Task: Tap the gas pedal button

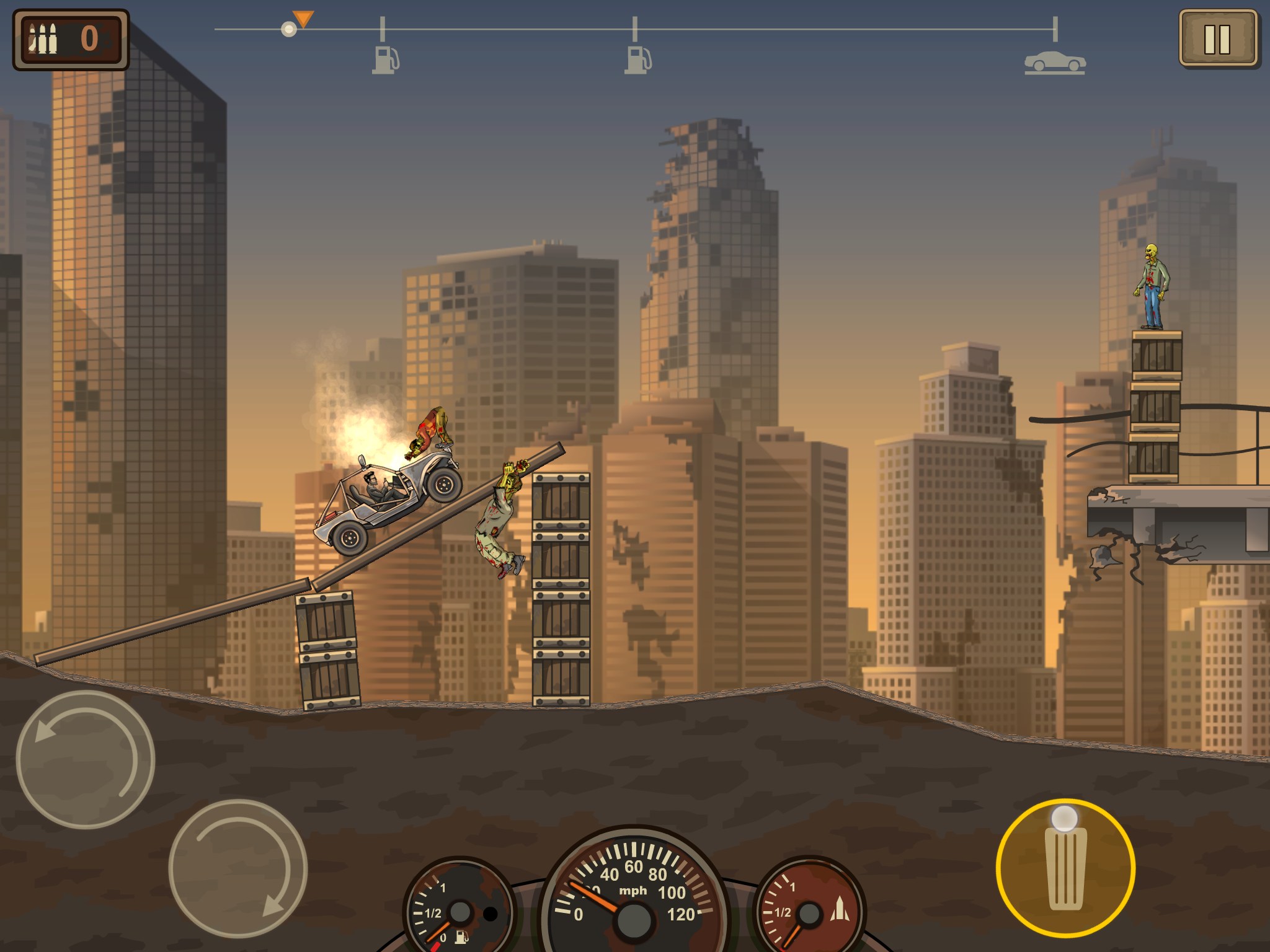Action: click(1065, 868)
